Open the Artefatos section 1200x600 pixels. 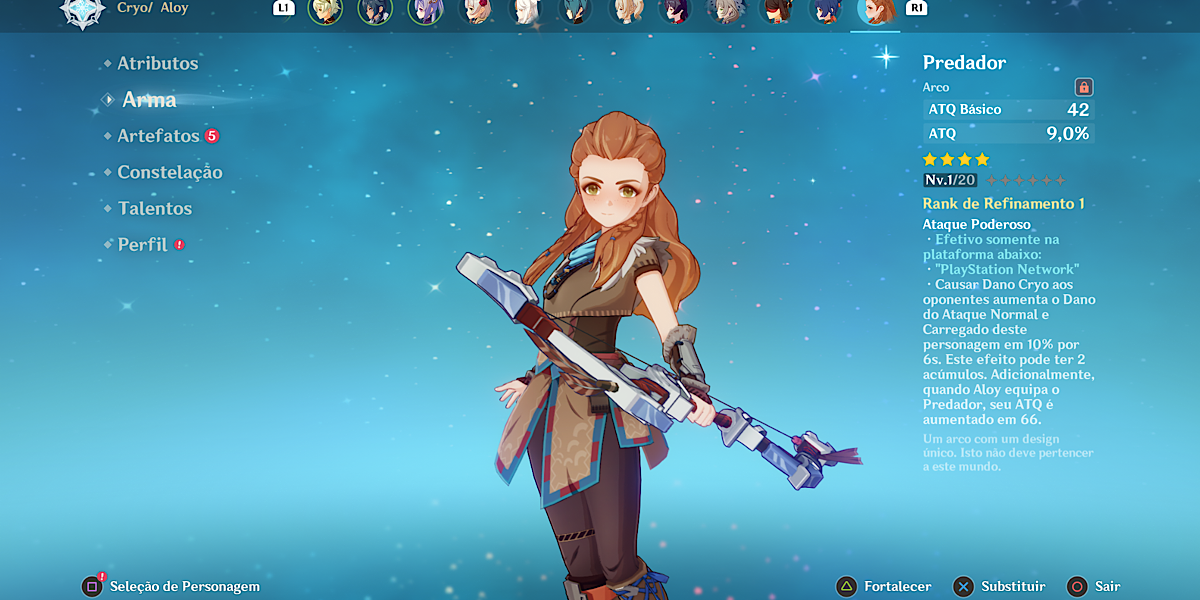[x=158, y=136]
